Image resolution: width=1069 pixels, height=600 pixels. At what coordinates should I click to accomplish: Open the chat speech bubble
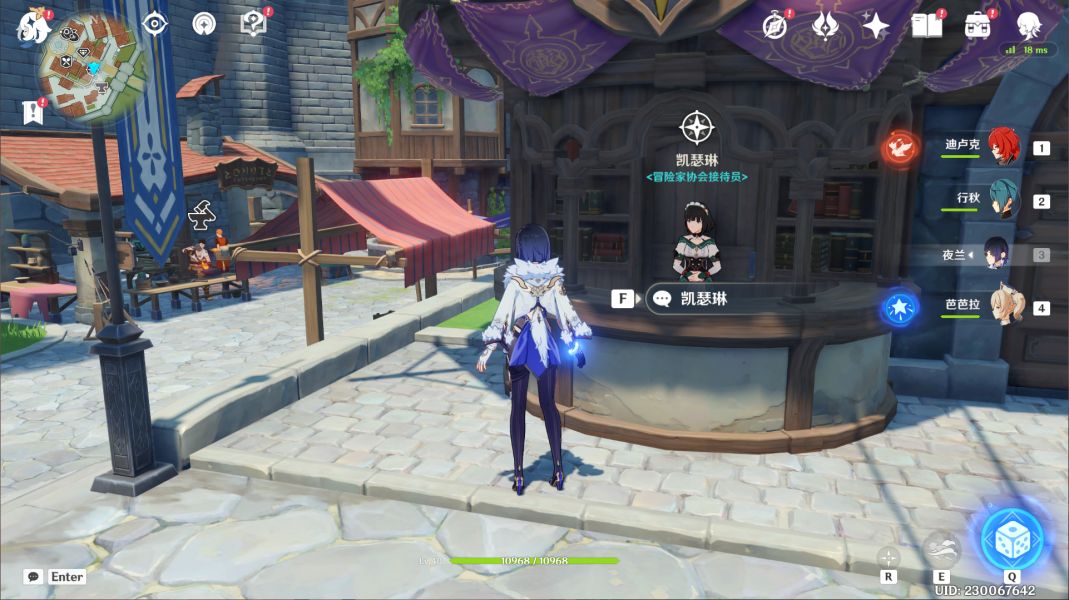click(x=34, y=577)
